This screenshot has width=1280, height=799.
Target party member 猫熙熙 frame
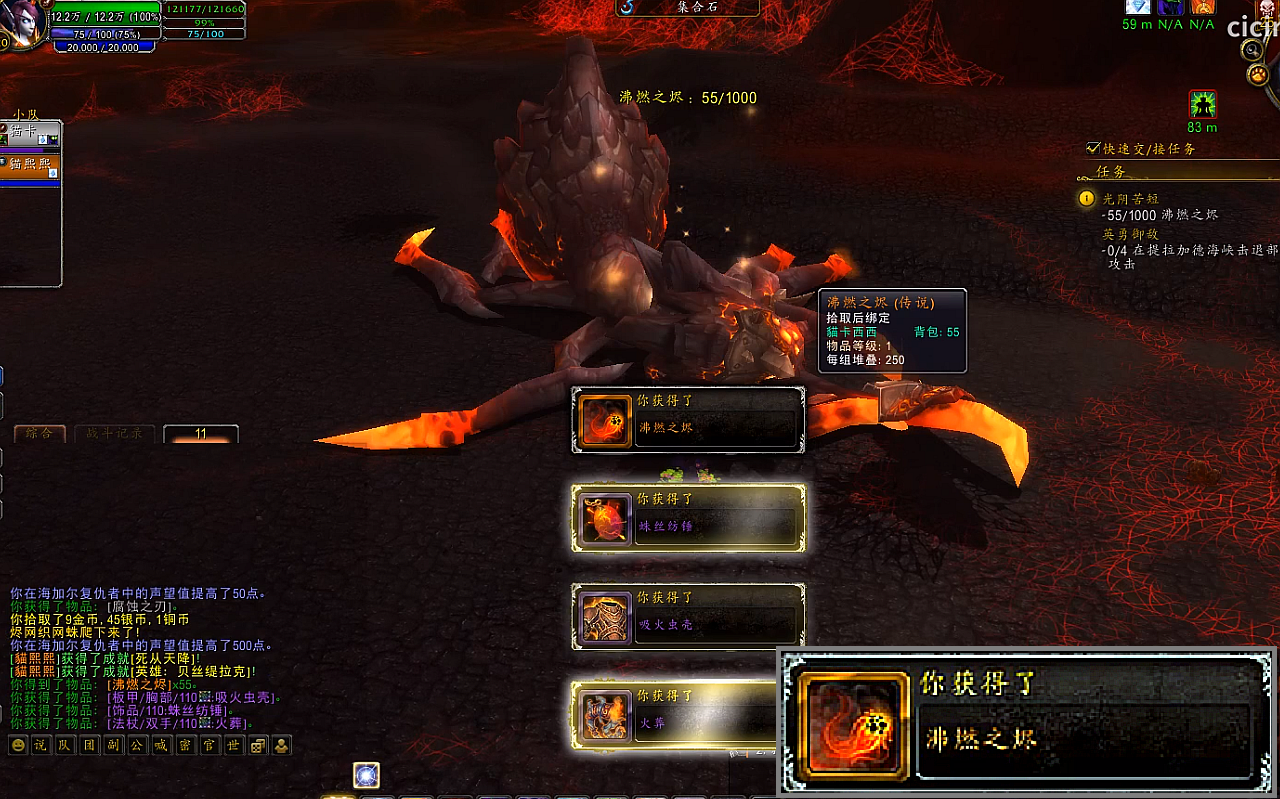31,166
